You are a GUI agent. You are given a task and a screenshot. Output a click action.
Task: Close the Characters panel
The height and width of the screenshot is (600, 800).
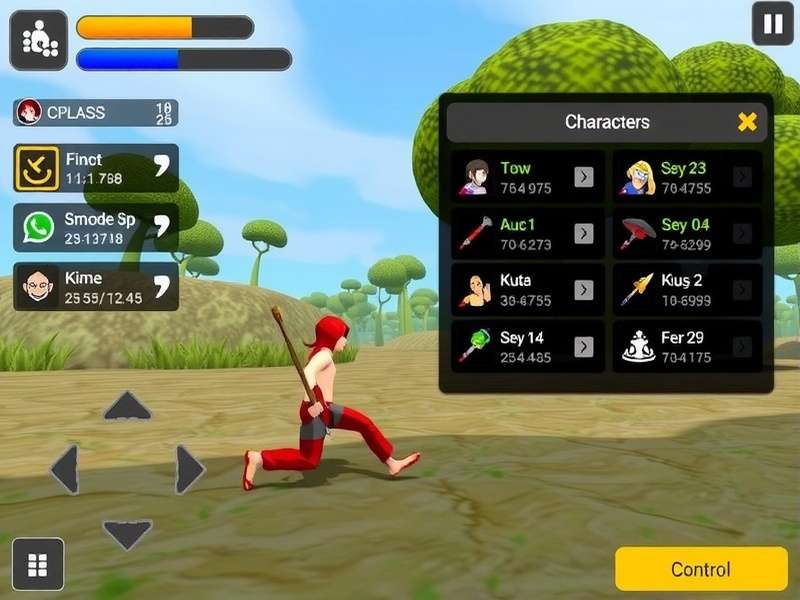[x=747, y=122]
